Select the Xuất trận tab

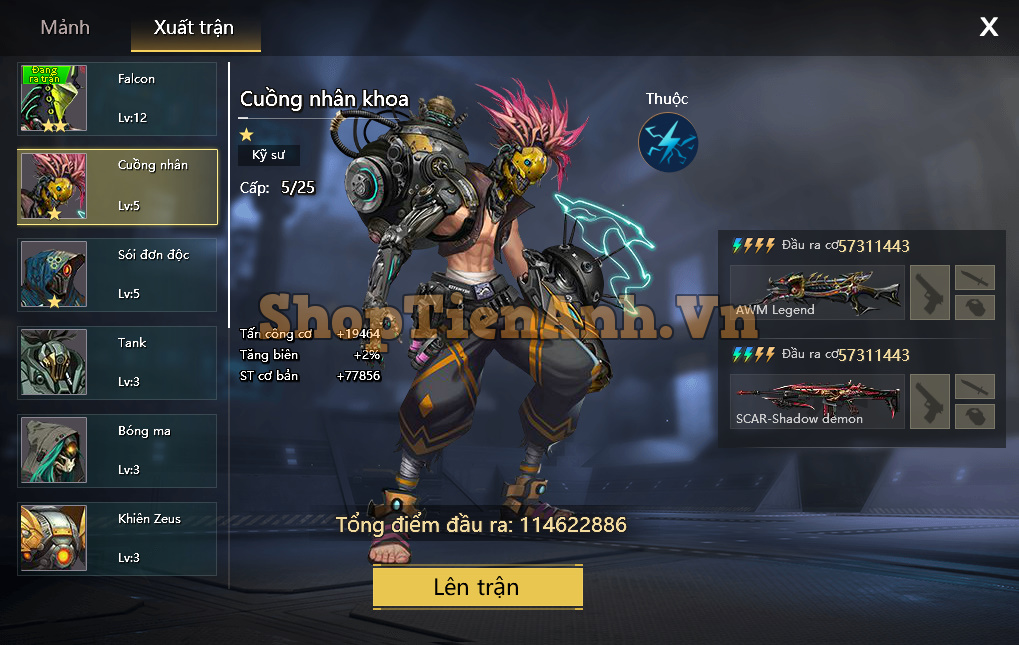[195, 29]
